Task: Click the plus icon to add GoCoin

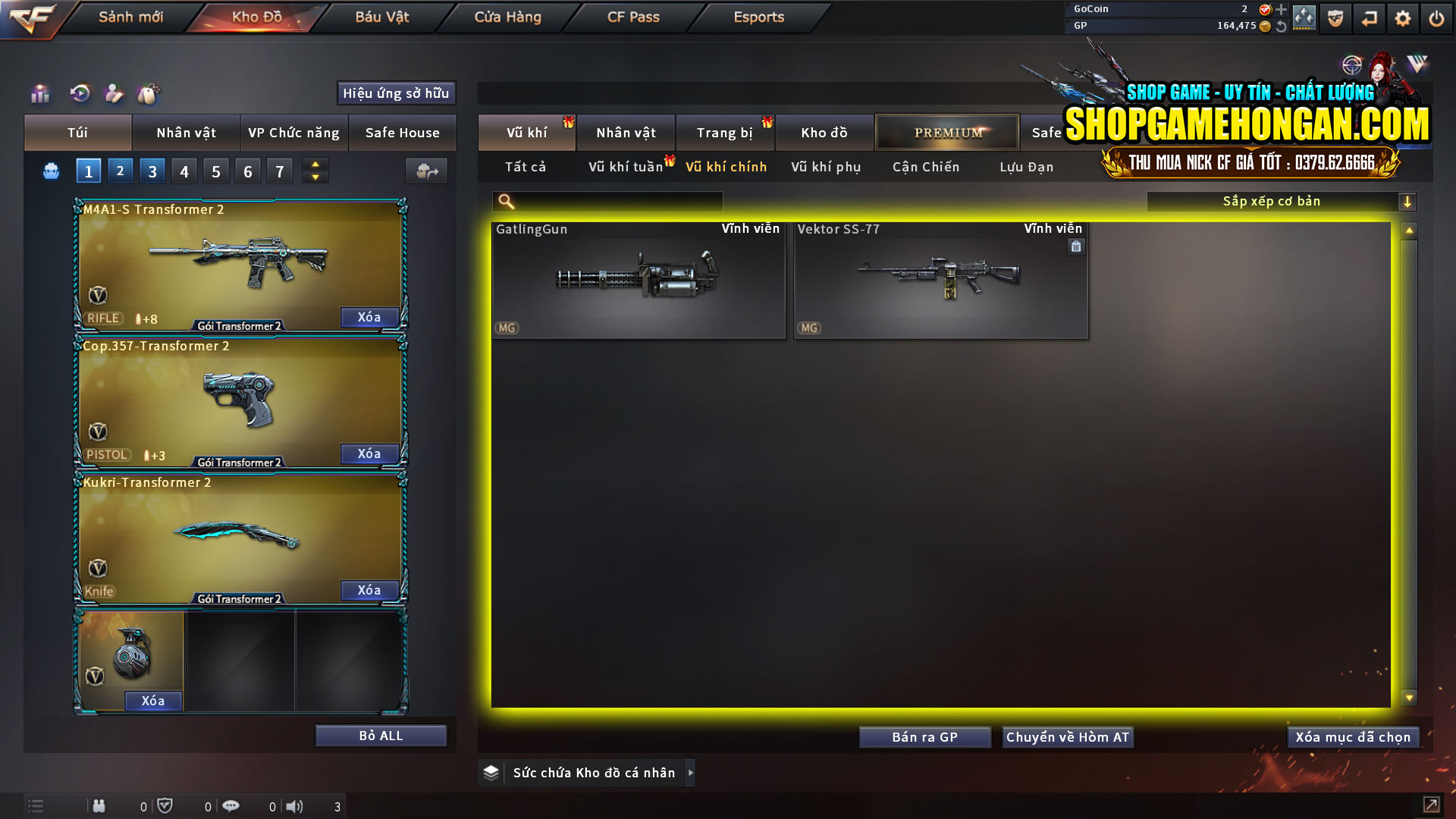Action: 1282,10
